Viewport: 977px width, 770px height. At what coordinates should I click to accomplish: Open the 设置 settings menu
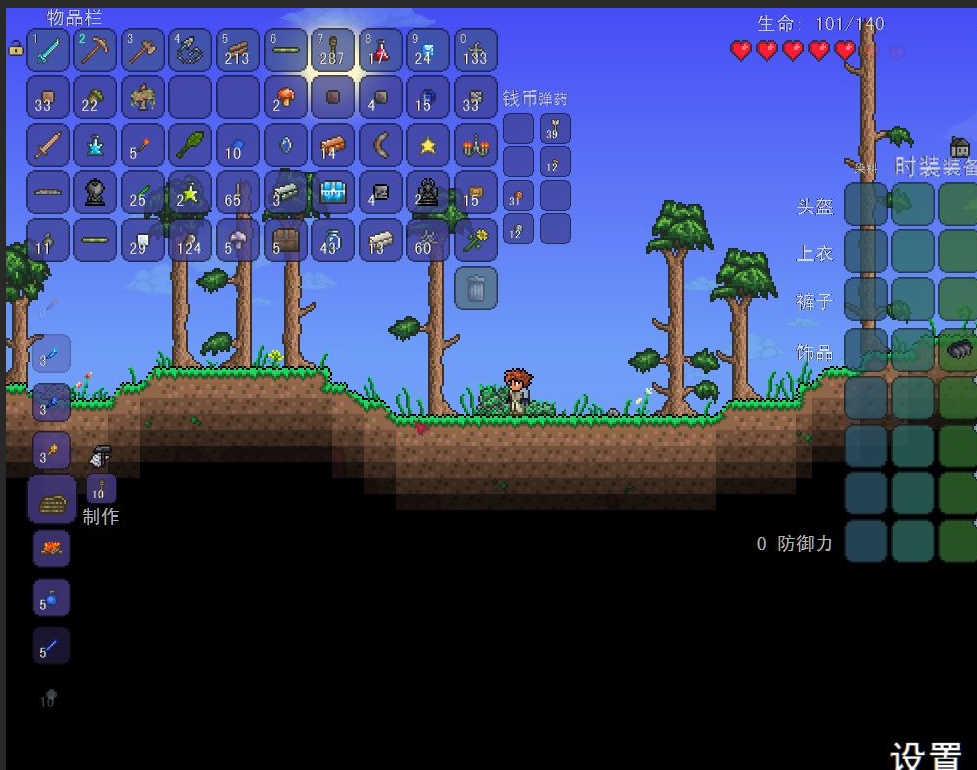(925, 752)
